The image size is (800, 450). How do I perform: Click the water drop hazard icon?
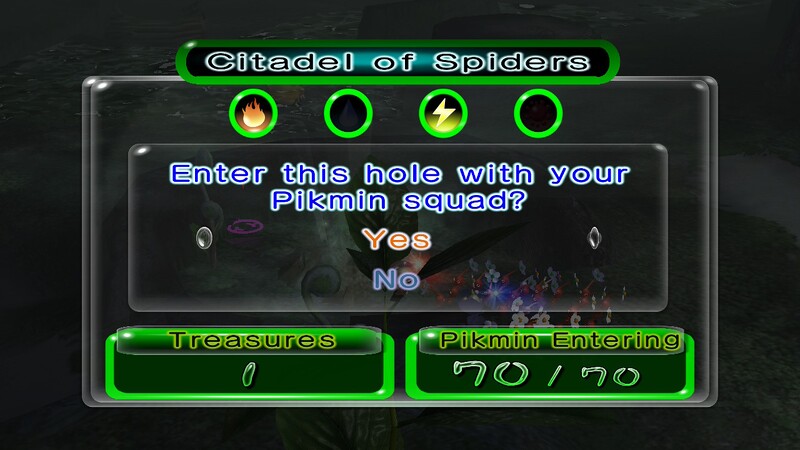pyautogui.click(x=348, y=115)
